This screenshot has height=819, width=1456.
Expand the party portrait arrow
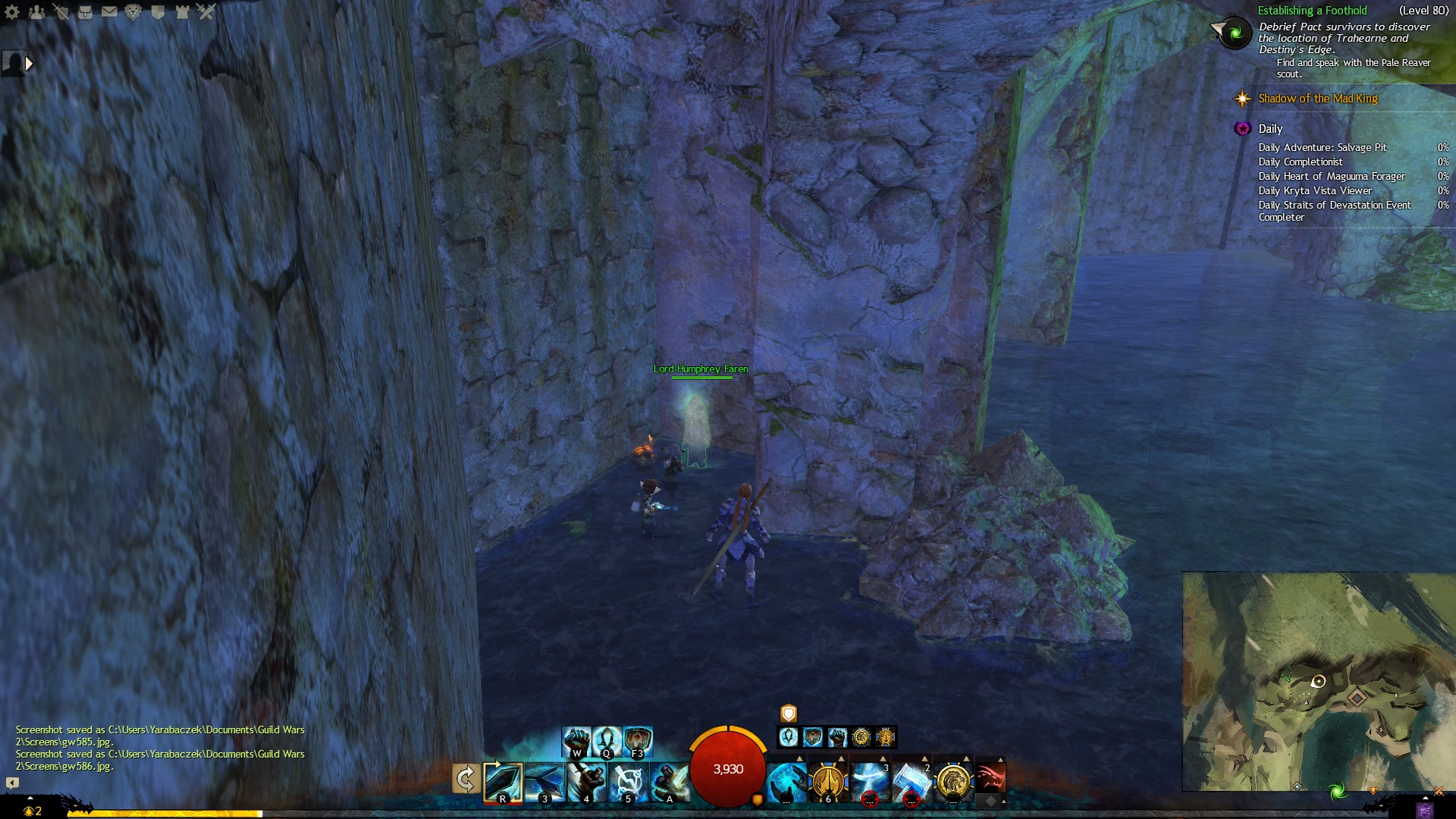pos(29,64)
